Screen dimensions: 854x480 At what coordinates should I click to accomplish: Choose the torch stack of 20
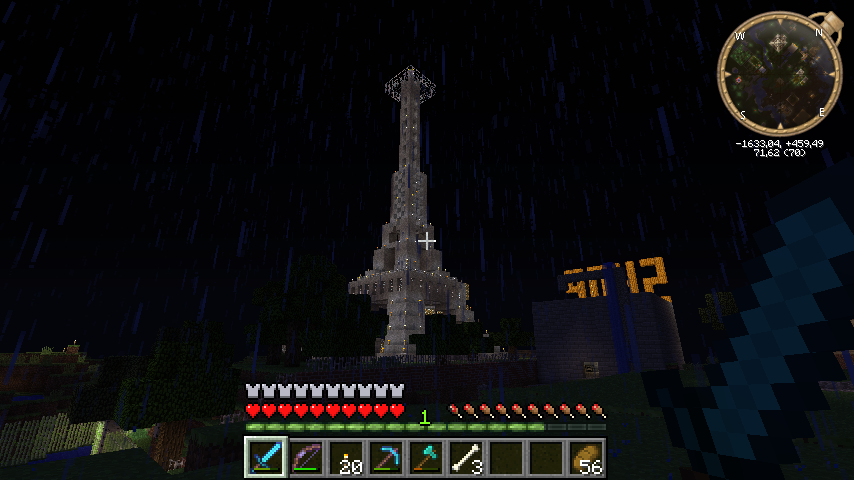346,458
